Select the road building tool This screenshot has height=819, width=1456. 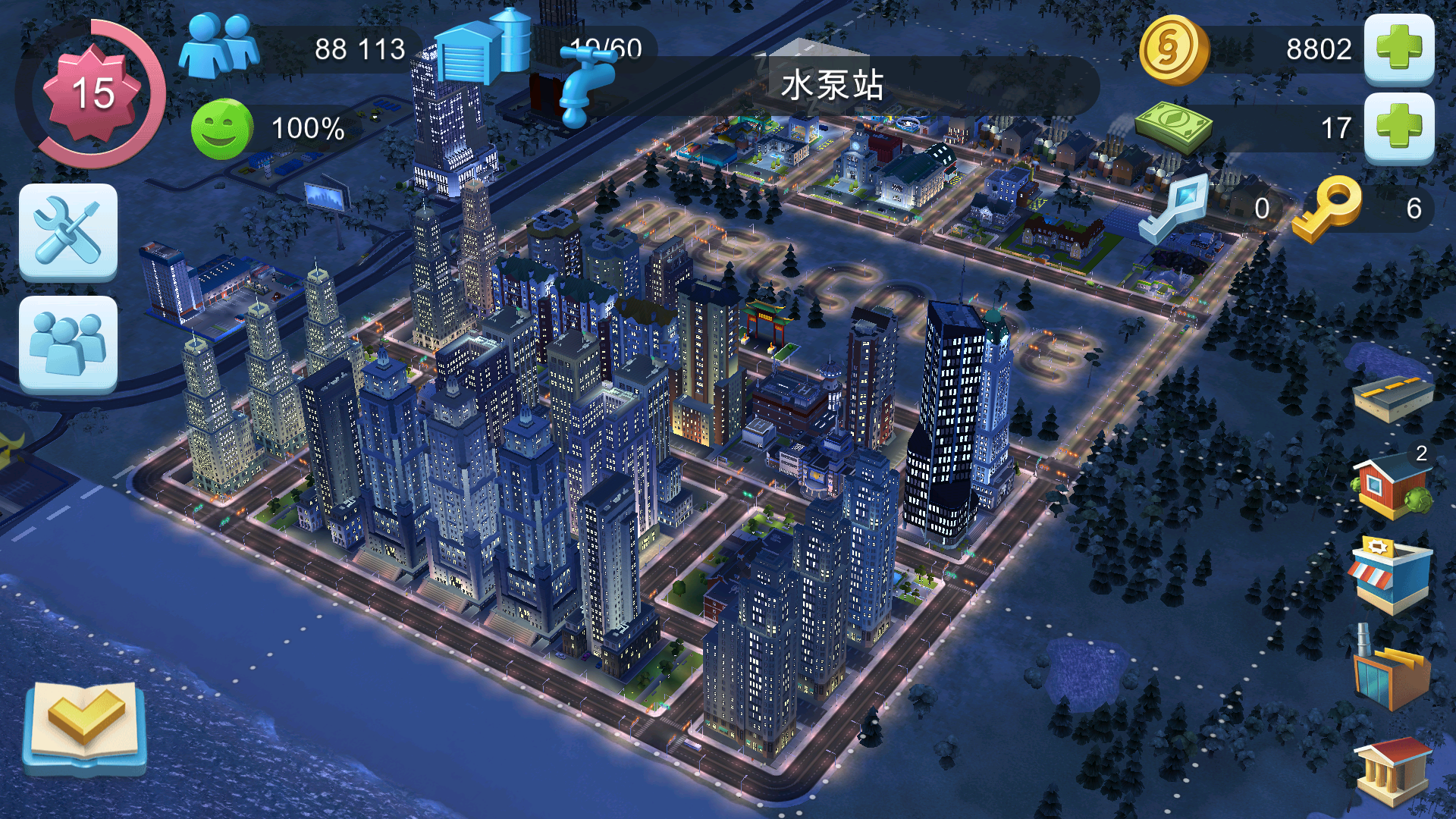click(1393, 397)
